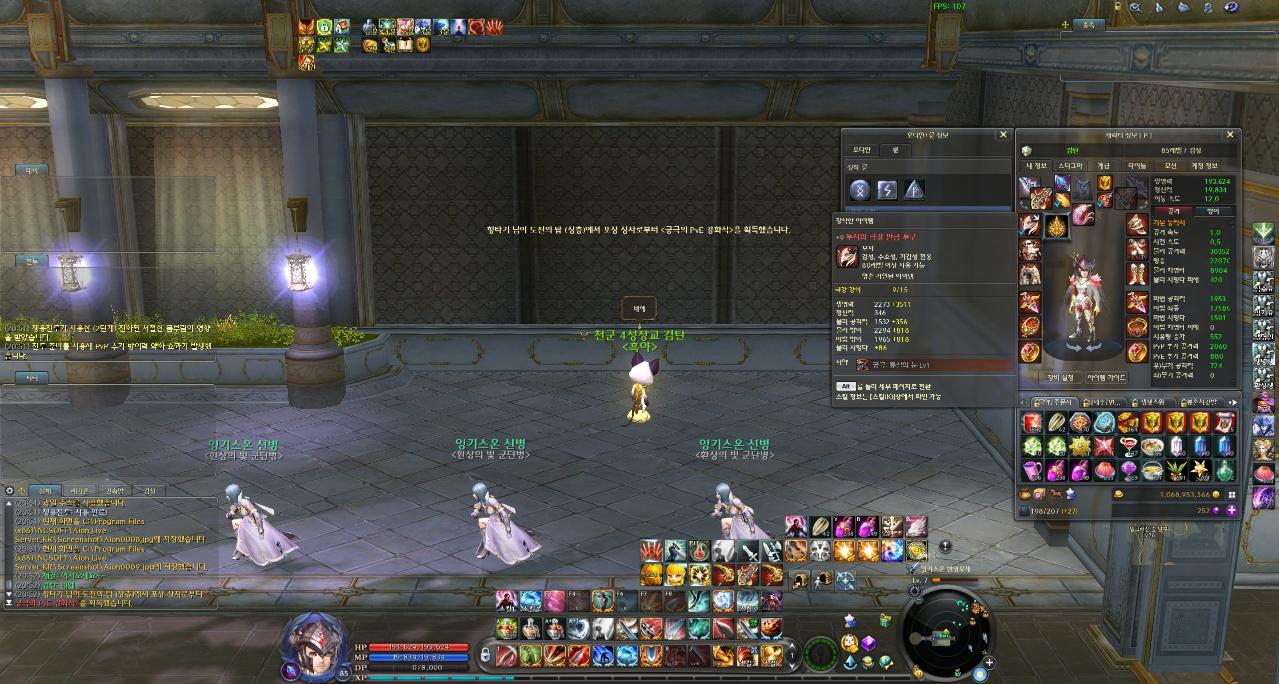Switch to the 스티그마 tab
This screenshot has height=684, width=1279.
pyautogui.click(x=1071, y=165)
